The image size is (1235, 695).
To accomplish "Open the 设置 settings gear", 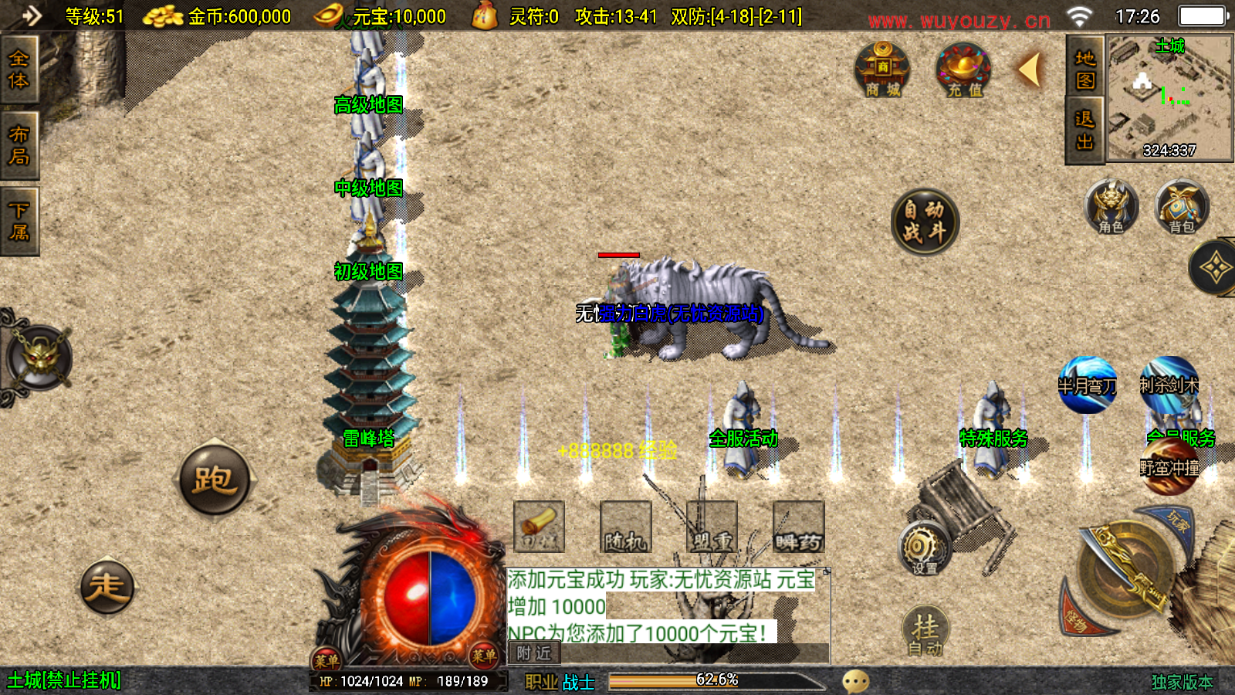I will pos(923,550).
